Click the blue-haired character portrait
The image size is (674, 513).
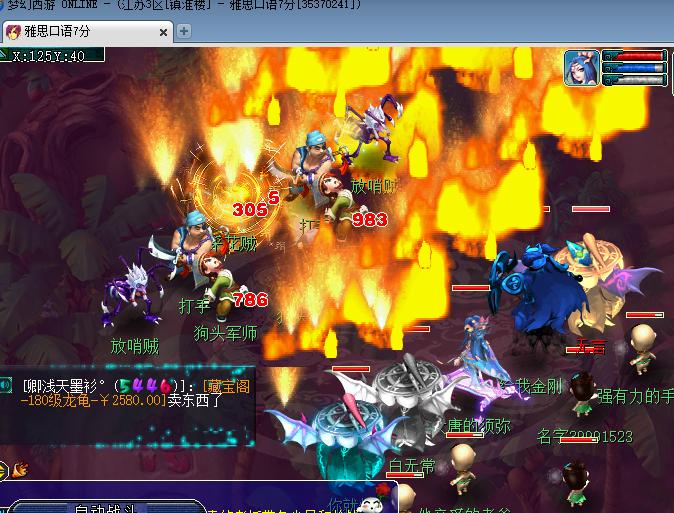(x=581, y=68)
